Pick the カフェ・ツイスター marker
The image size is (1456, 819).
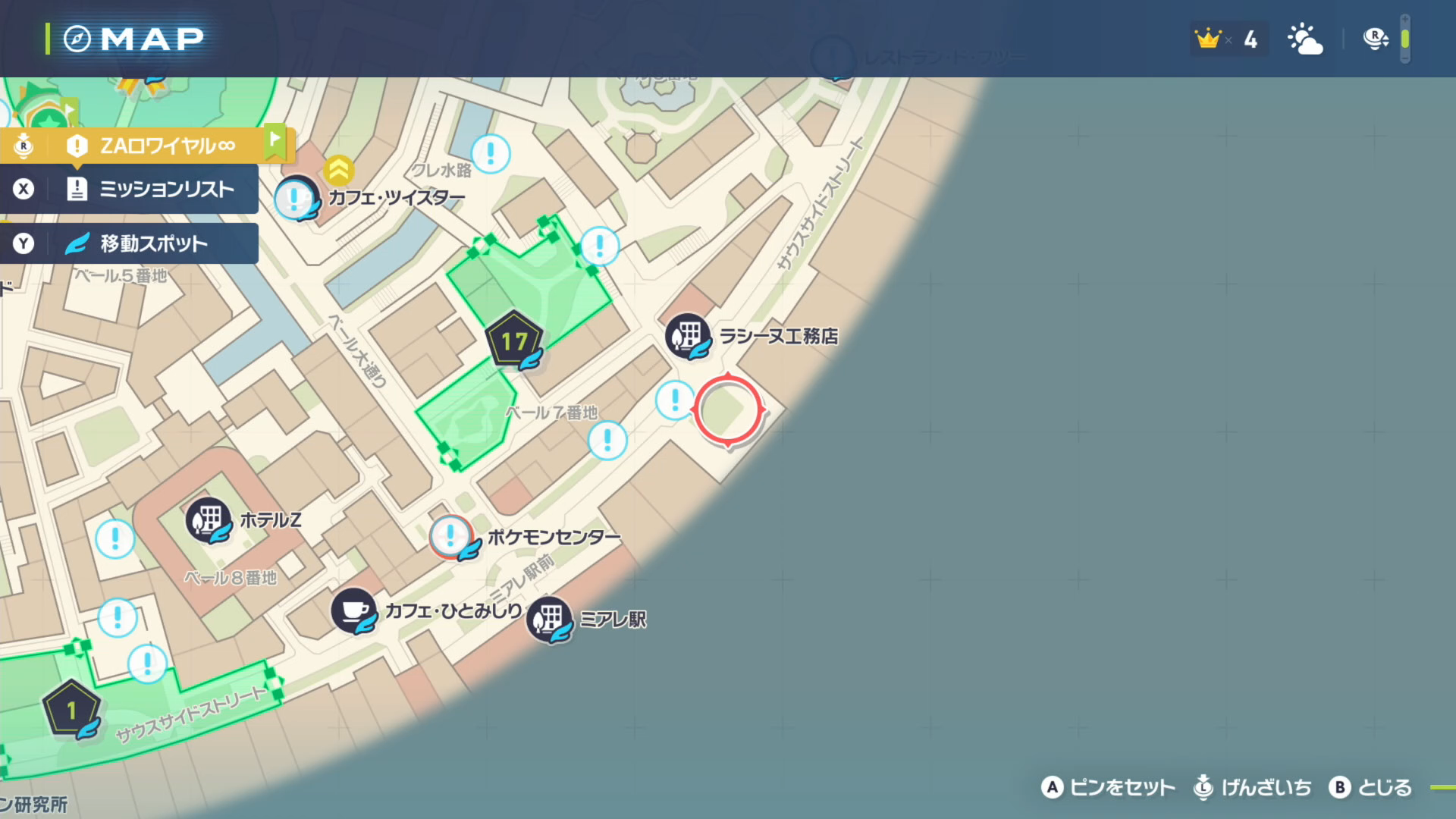click(x=296, y=199)
